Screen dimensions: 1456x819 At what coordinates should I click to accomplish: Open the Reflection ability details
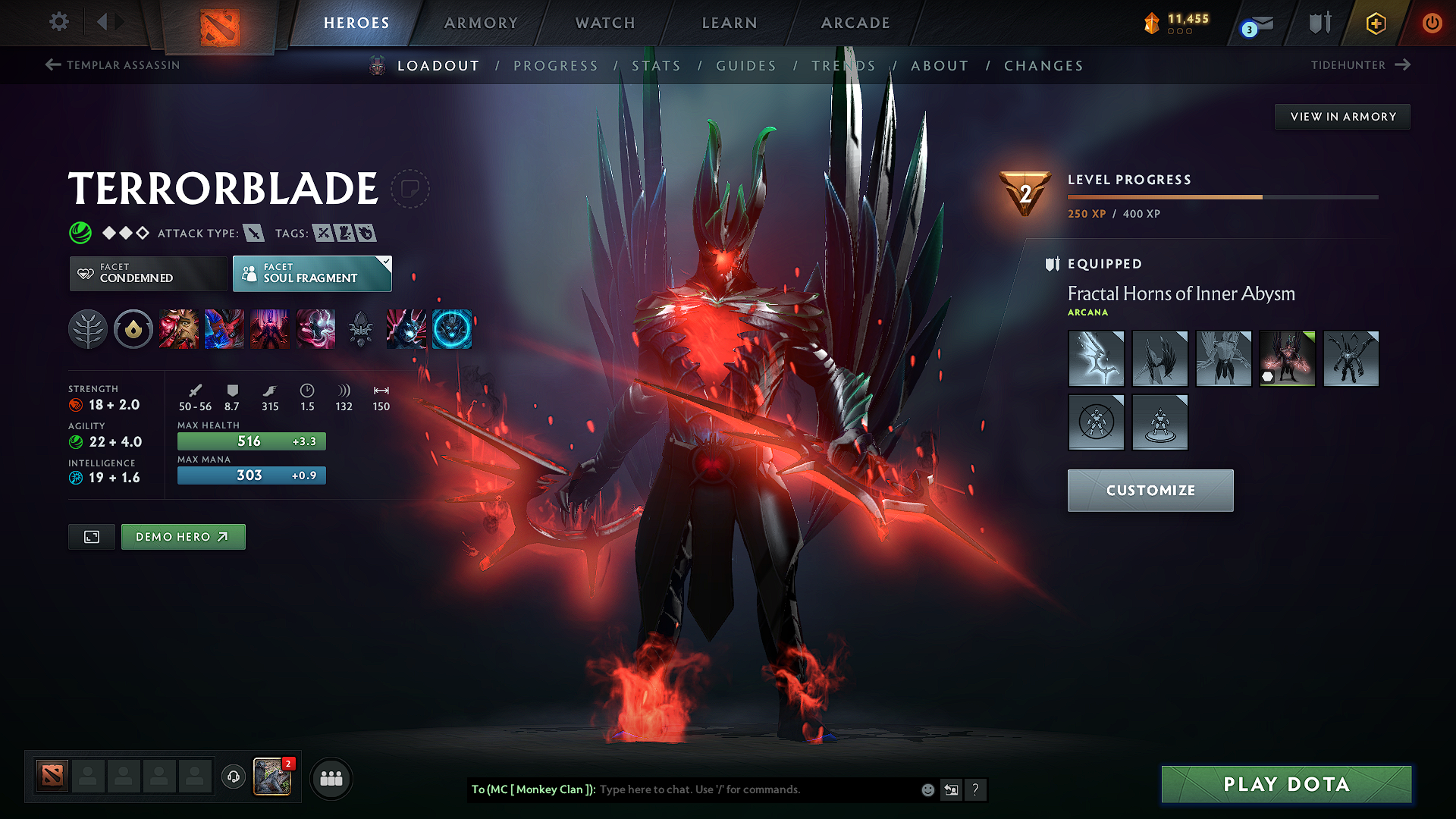pyautogui.click(x=180, y=329)
